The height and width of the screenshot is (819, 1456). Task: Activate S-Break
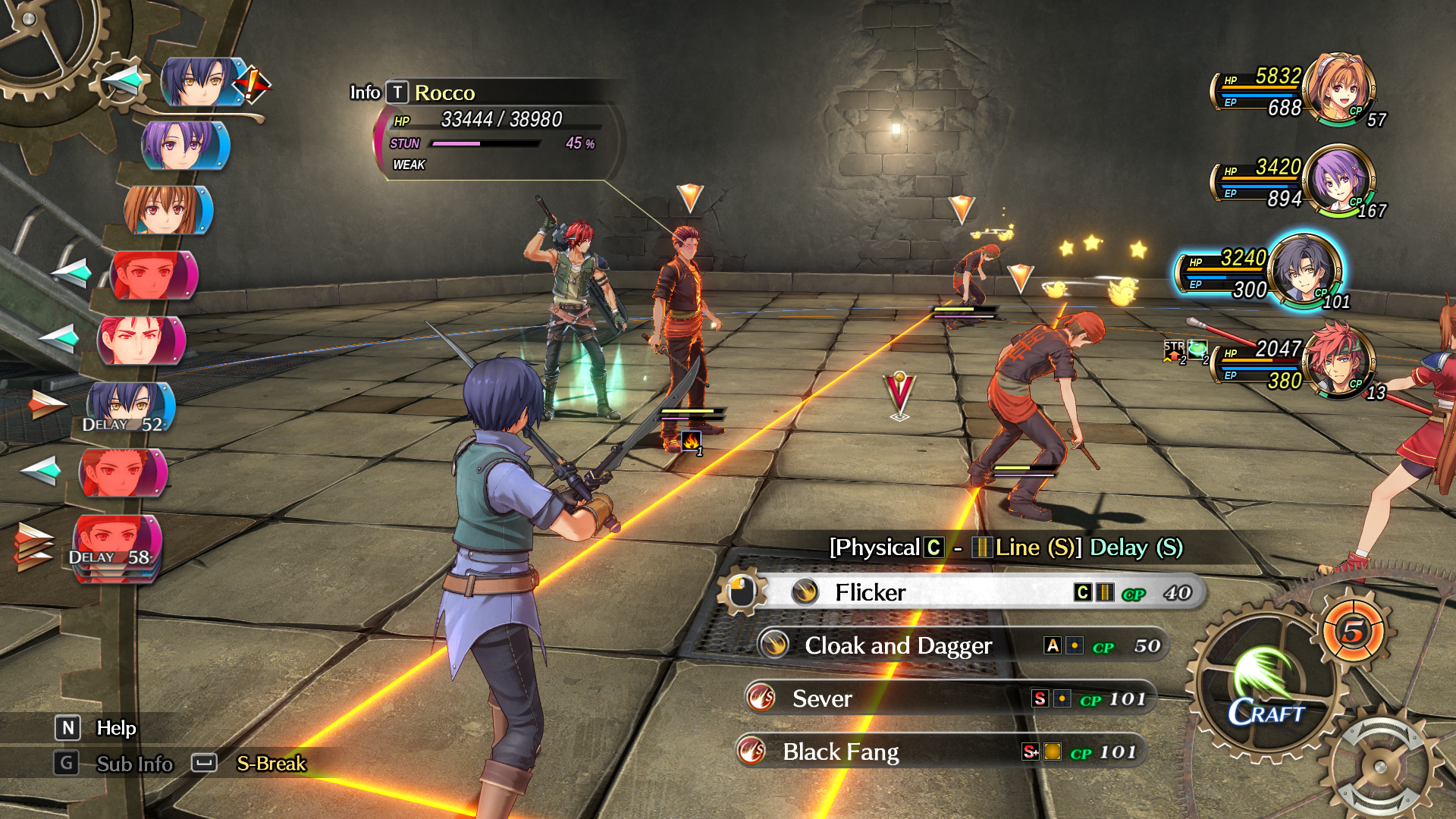point(271,764)
